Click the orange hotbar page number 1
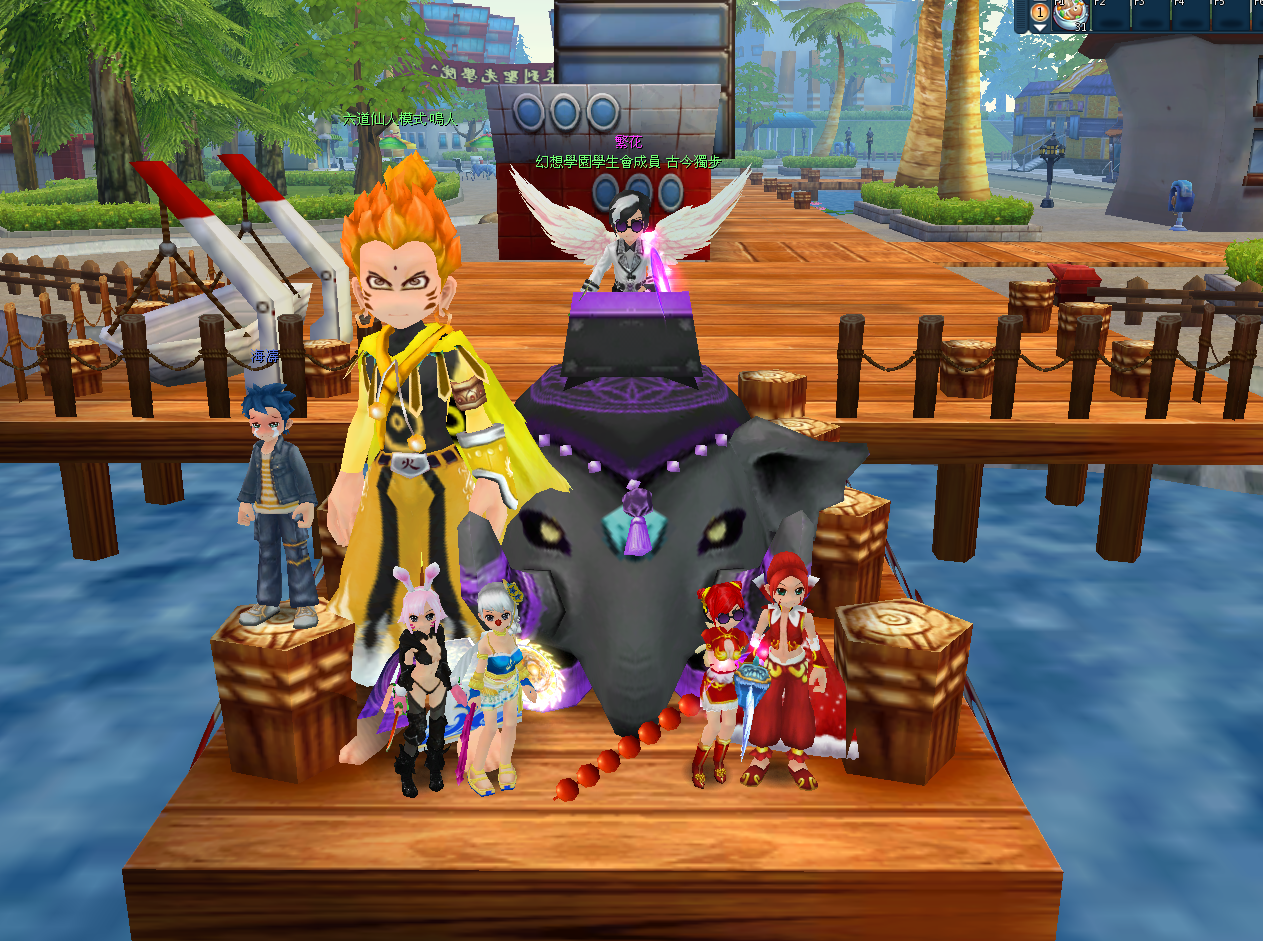Image resolution: width=1263 pixels, height=941 pixels. [x=1040, y=12]
